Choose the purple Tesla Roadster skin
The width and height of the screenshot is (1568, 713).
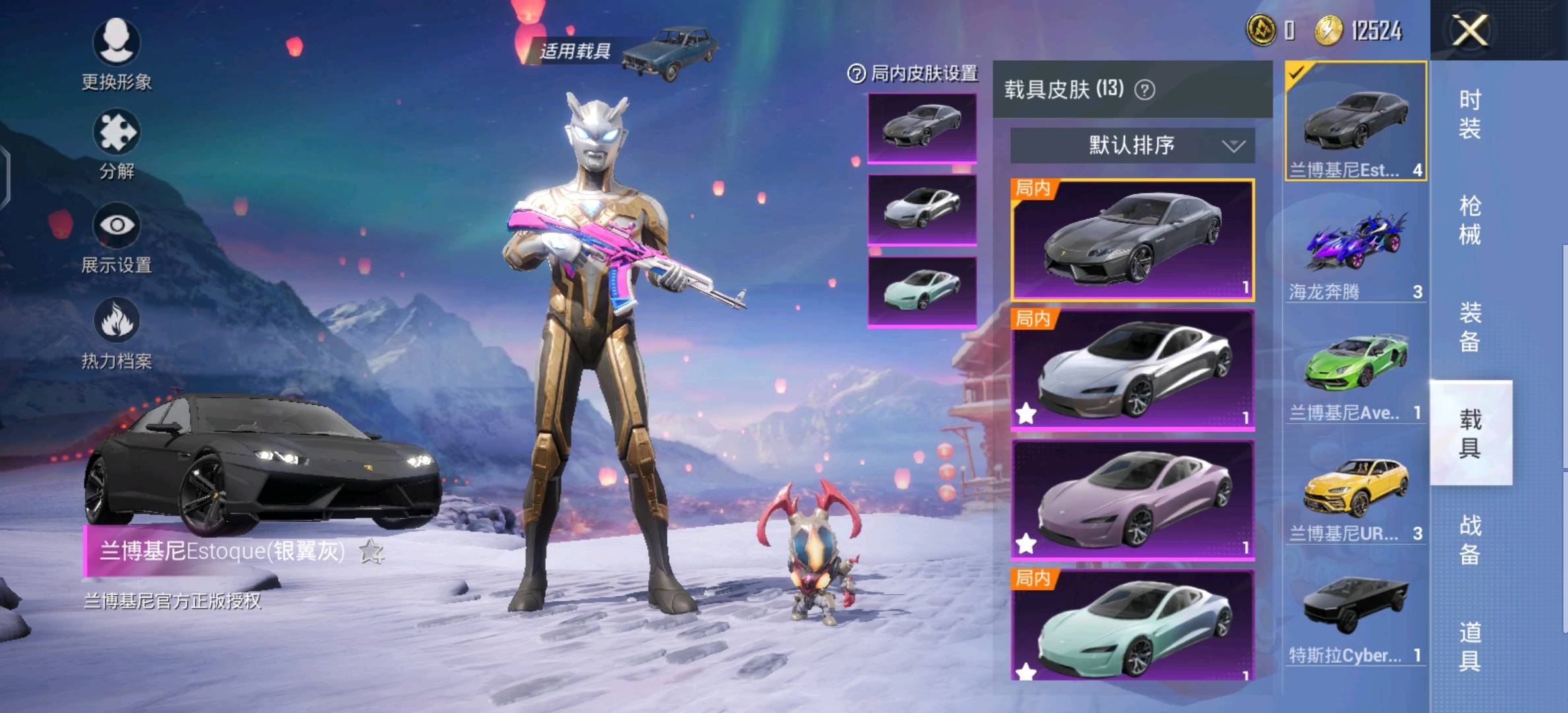tap(1132, 500)
